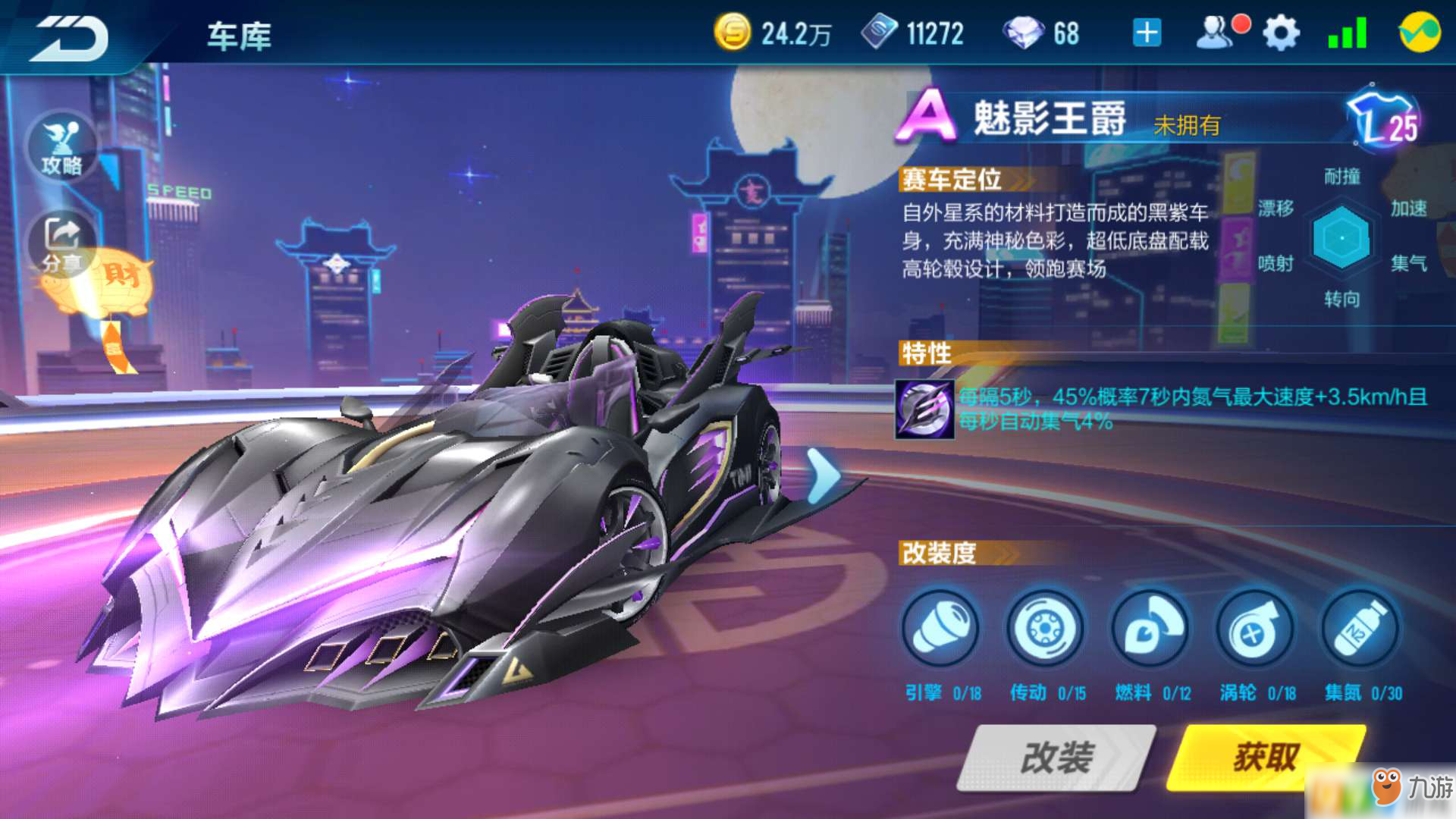Viewport: 1456px width, 819px height.
Task: Click the yellow round icon at top-right corner
Action: 1419,33
